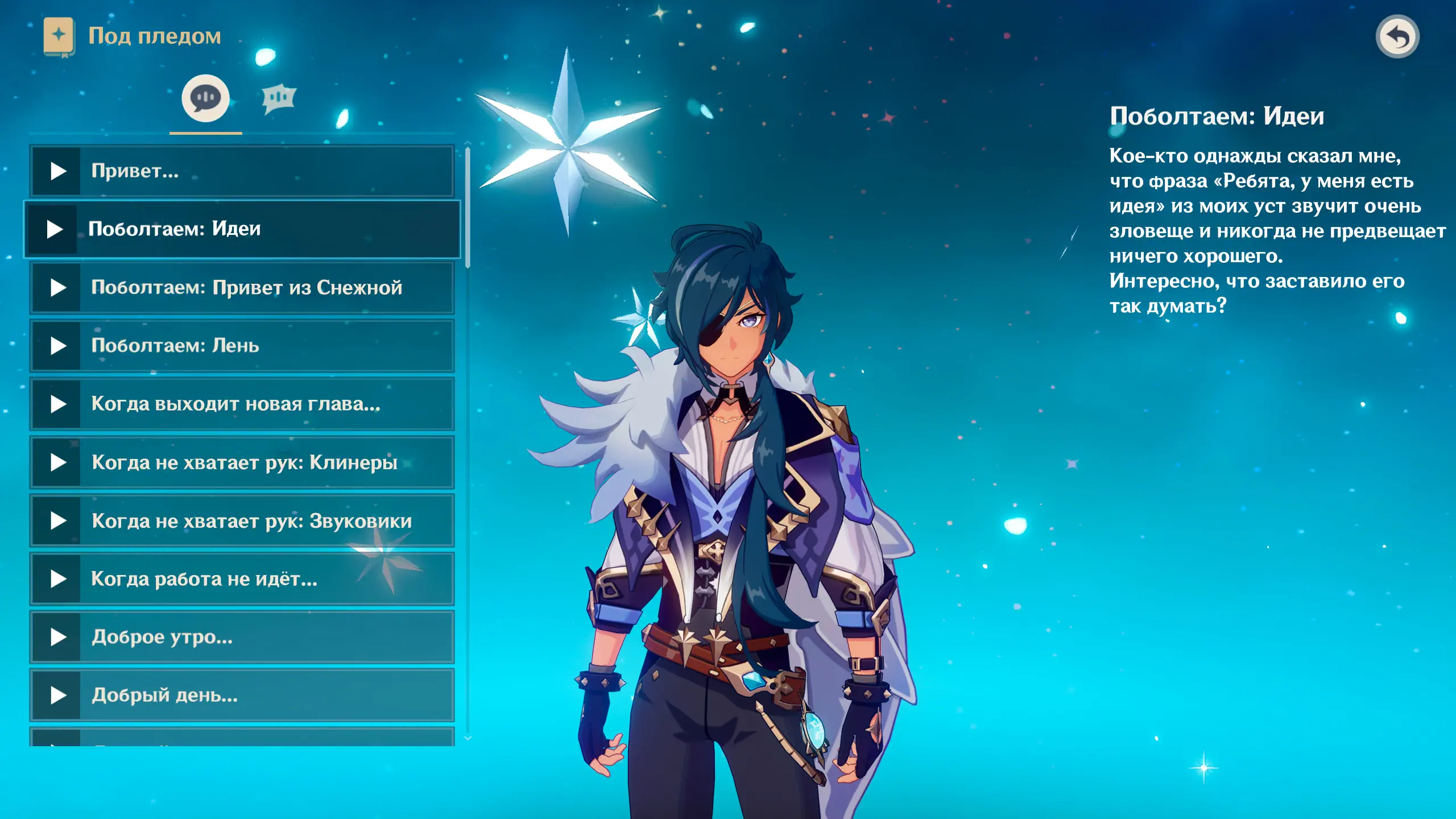
Task: Select the "Поболтаем: Идеи" entry
Action: click(242, 229)
